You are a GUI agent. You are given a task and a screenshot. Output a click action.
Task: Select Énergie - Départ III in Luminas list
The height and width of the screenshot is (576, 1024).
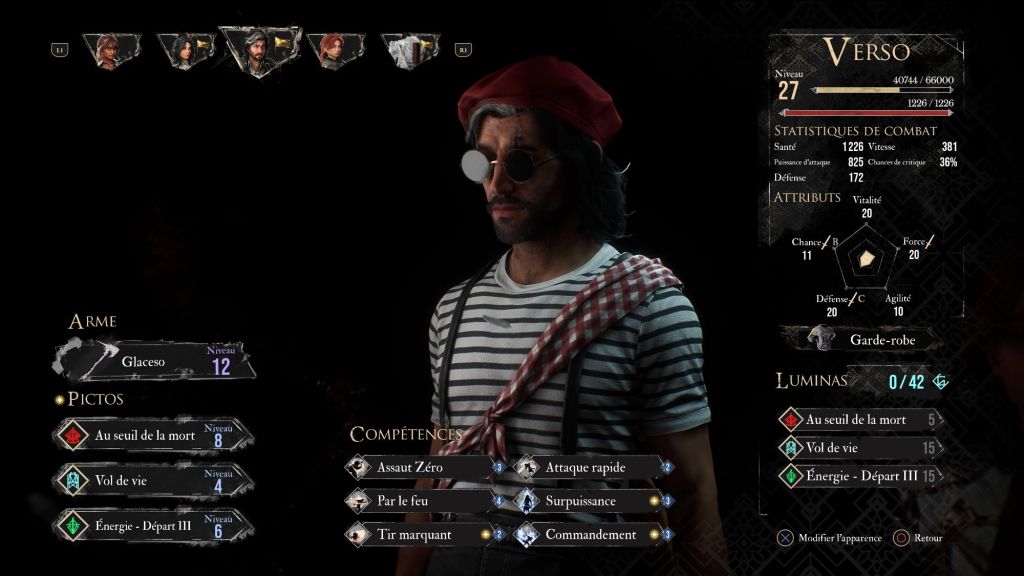(862, 476)
